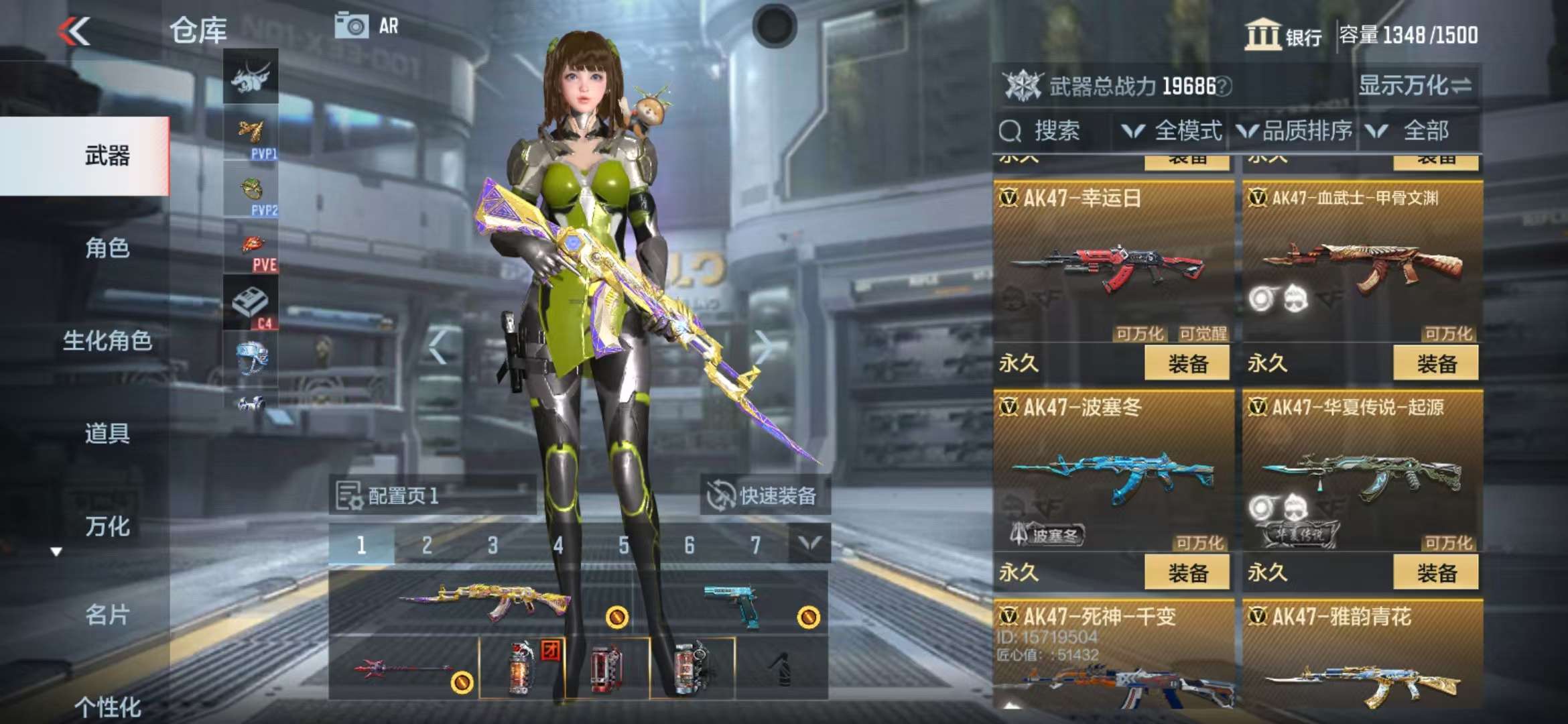The width and height of the screenshot is (1568, 724).
Task: Click the 搜索 search field
Action: (1052, 131)
